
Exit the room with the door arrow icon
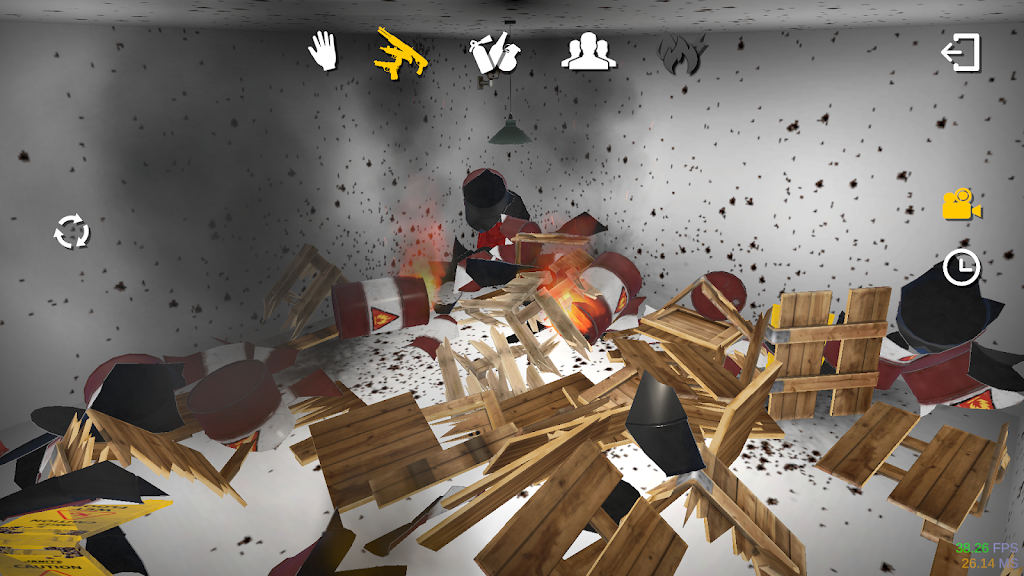[x=961, y=53]
